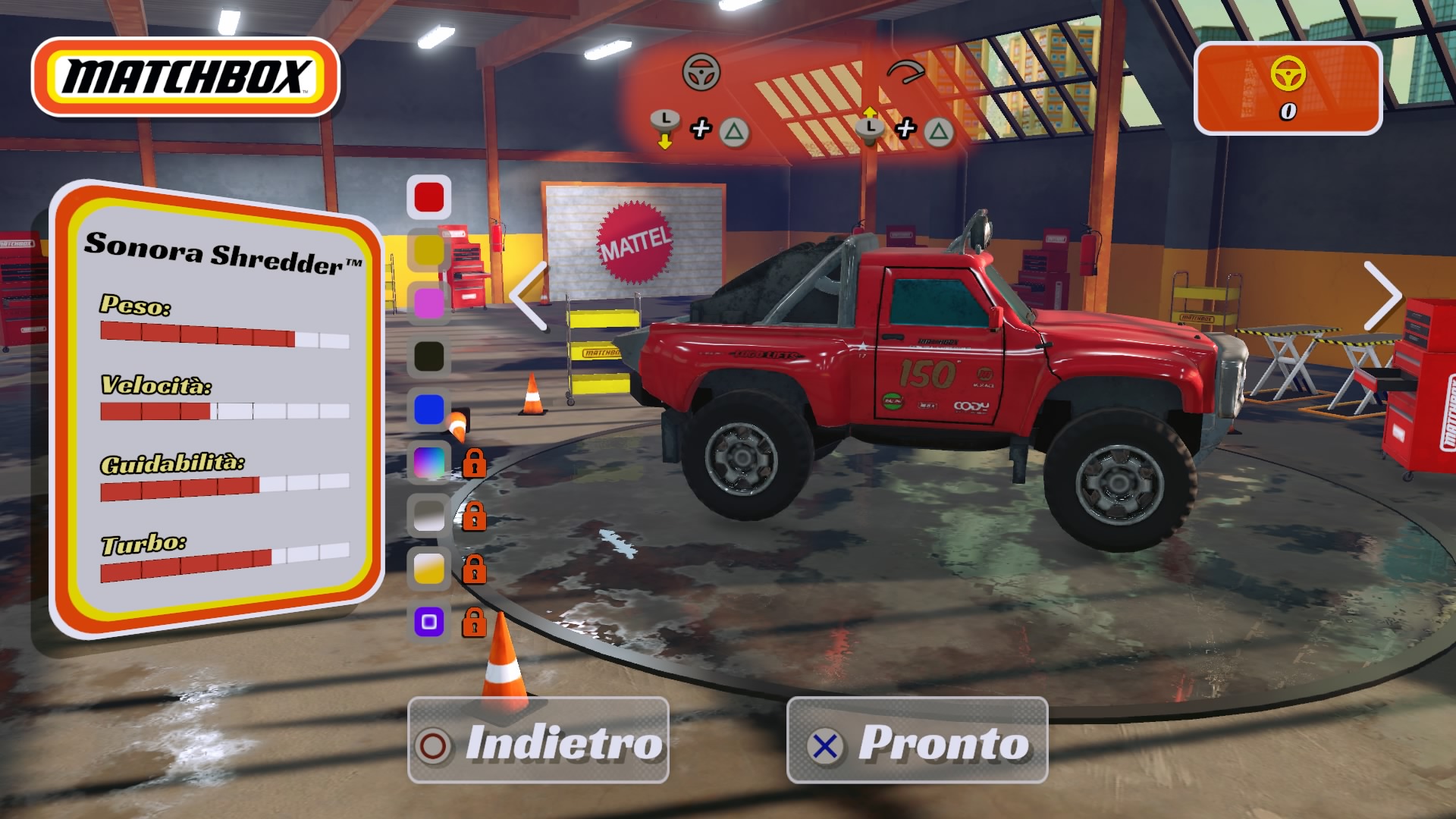Click the rotate arrow icon near the top
Screen dimensions: 1456x819
[x=907, y=73]
